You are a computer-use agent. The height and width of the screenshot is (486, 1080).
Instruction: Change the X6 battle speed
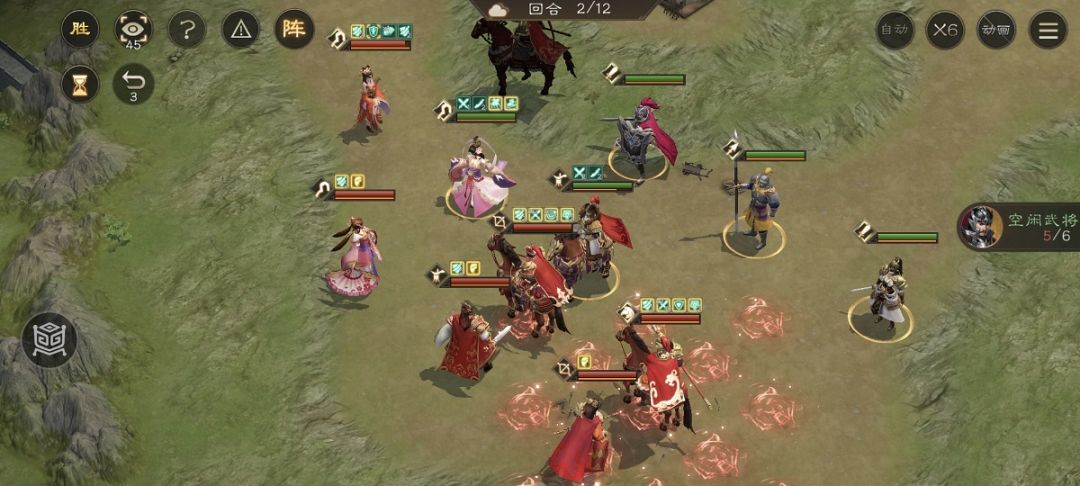945,30
